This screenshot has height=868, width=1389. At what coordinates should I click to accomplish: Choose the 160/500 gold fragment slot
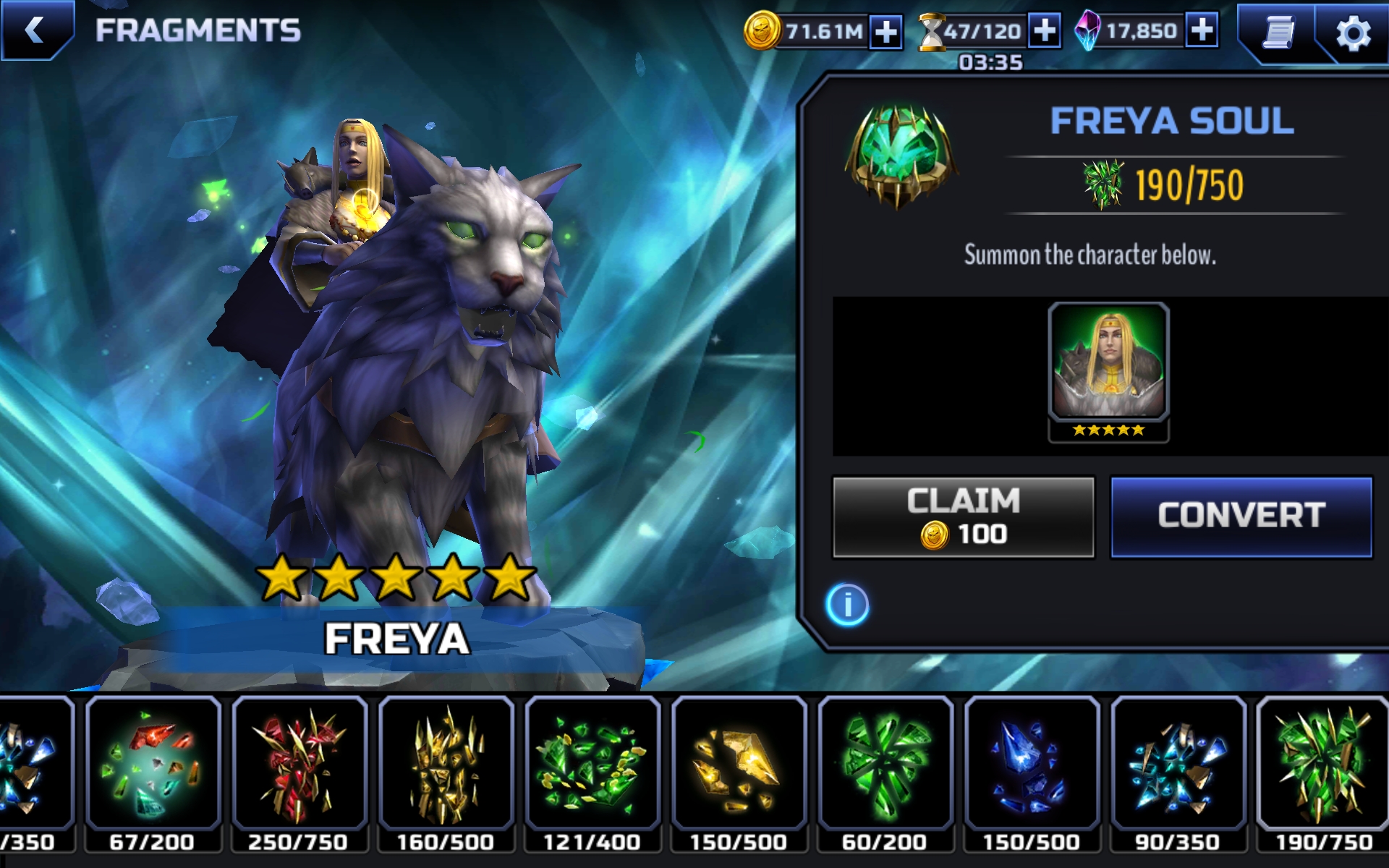click(x=446, y=773)
